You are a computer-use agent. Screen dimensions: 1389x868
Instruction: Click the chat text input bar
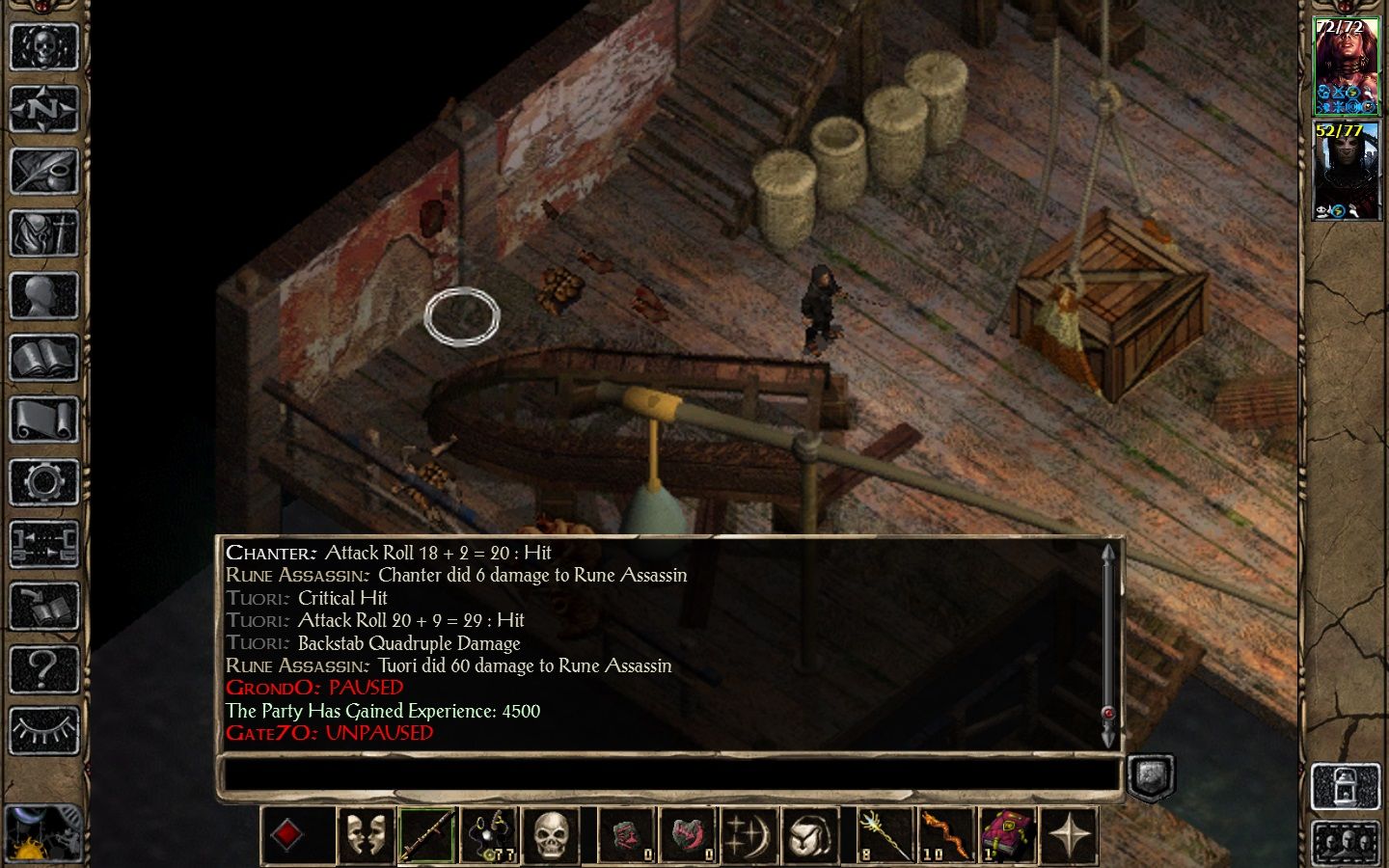pyautogui.click(x=669, y=774)
